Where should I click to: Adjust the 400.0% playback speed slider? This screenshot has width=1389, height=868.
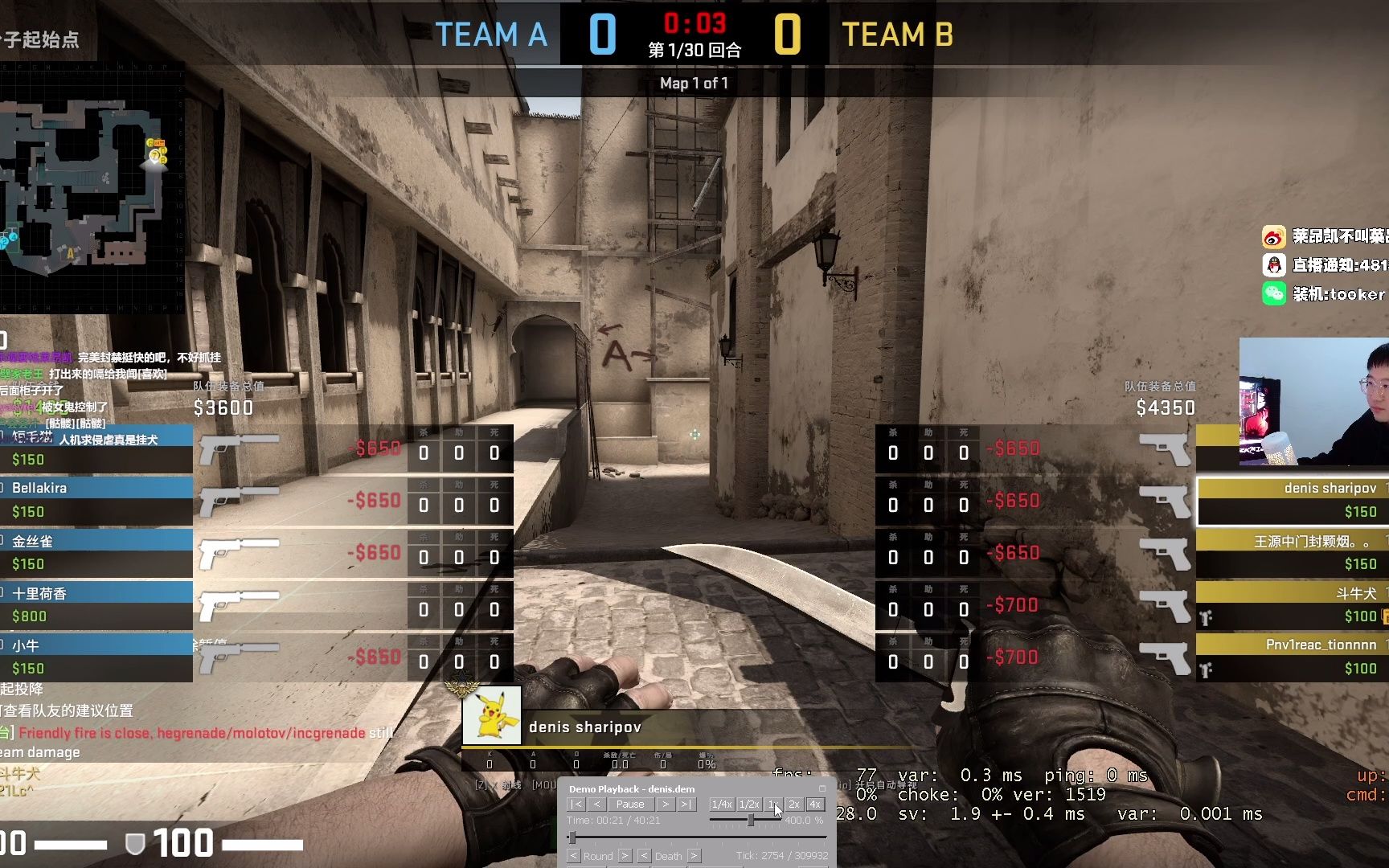click(751, 820)
